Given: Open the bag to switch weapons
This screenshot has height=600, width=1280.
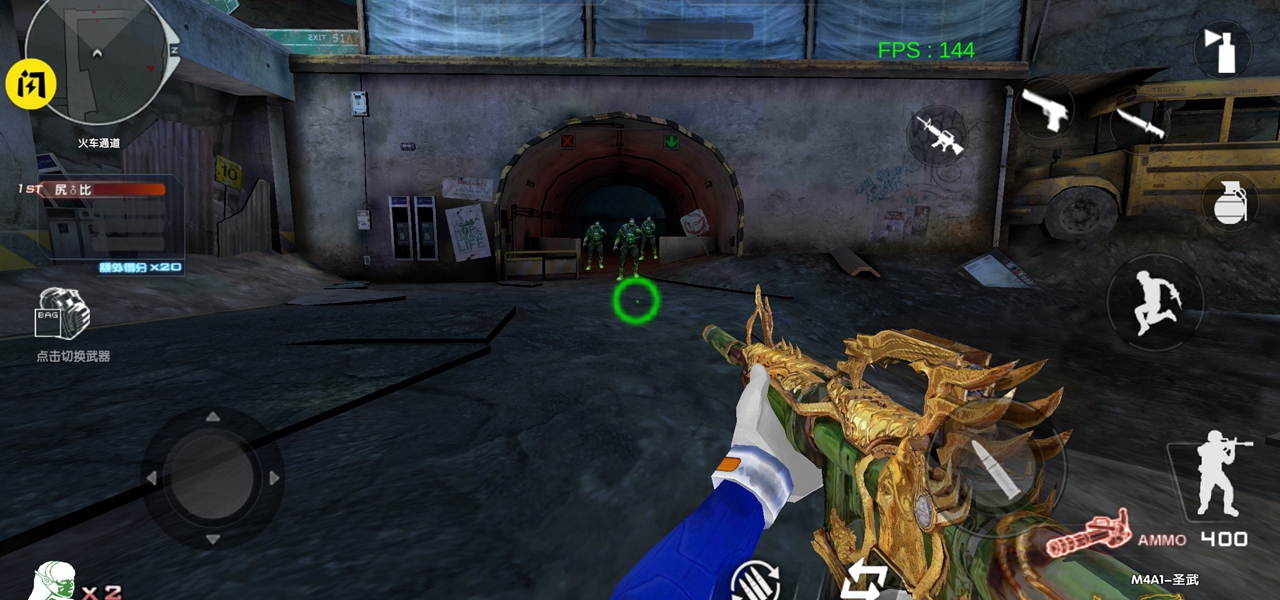Looking at the screenshot, I should tap(64, 313).
